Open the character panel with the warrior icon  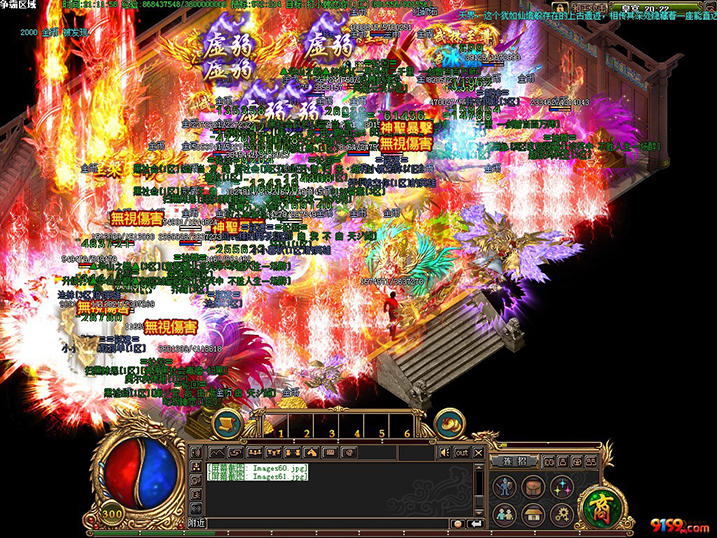(505, 487)
